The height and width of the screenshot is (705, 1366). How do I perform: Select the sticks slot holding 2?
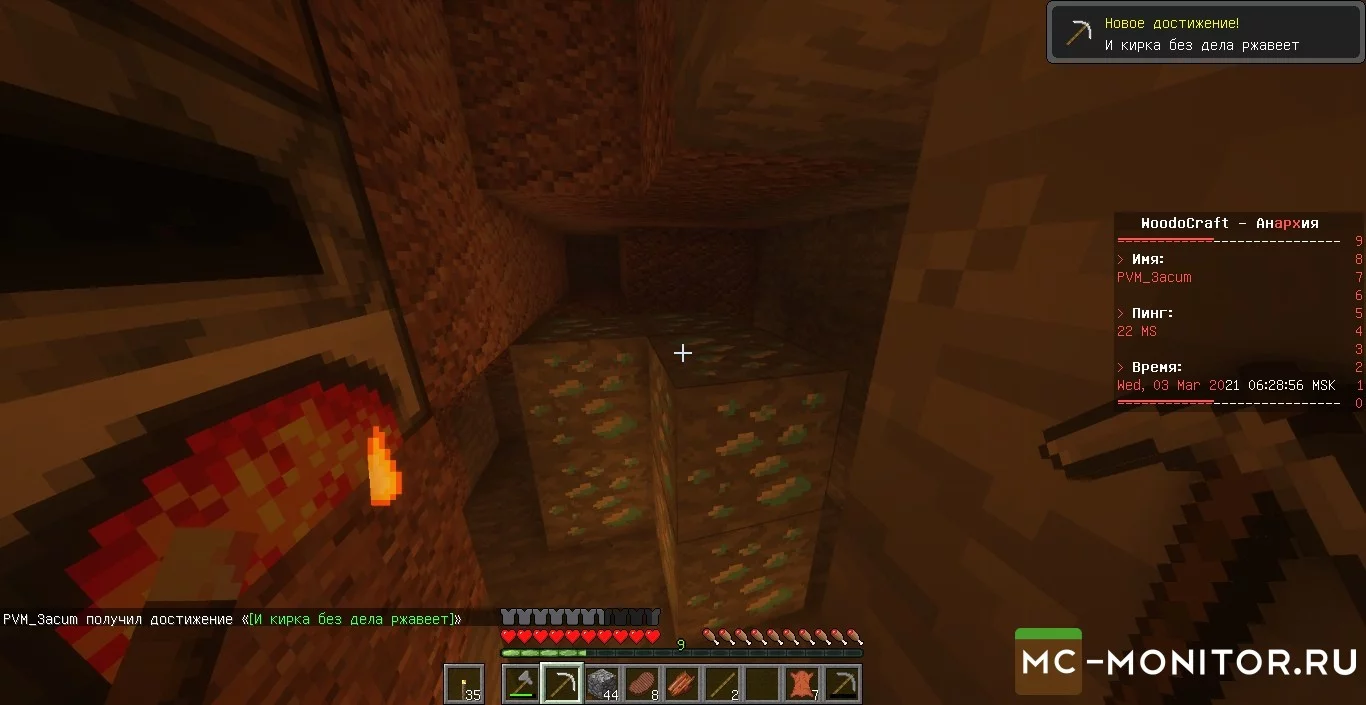721,684
